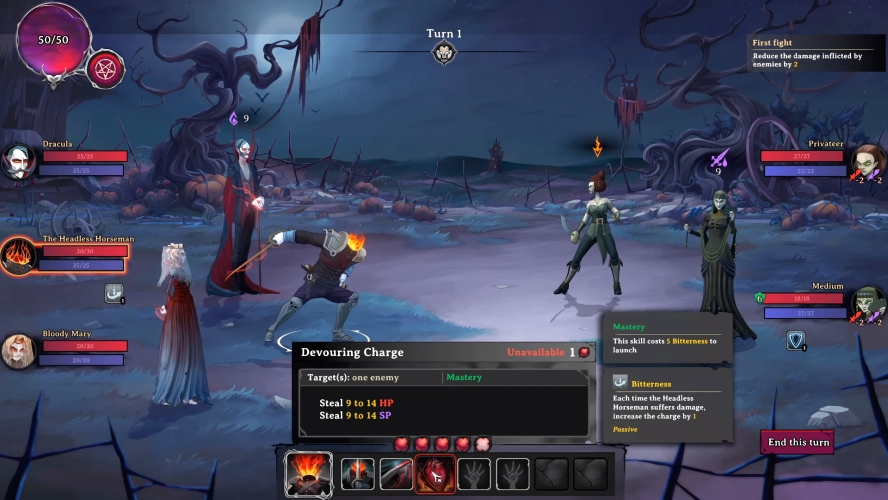Click the Bitterness passive icon under Horseman
This screenshot has height=500, width=888.
115,292
